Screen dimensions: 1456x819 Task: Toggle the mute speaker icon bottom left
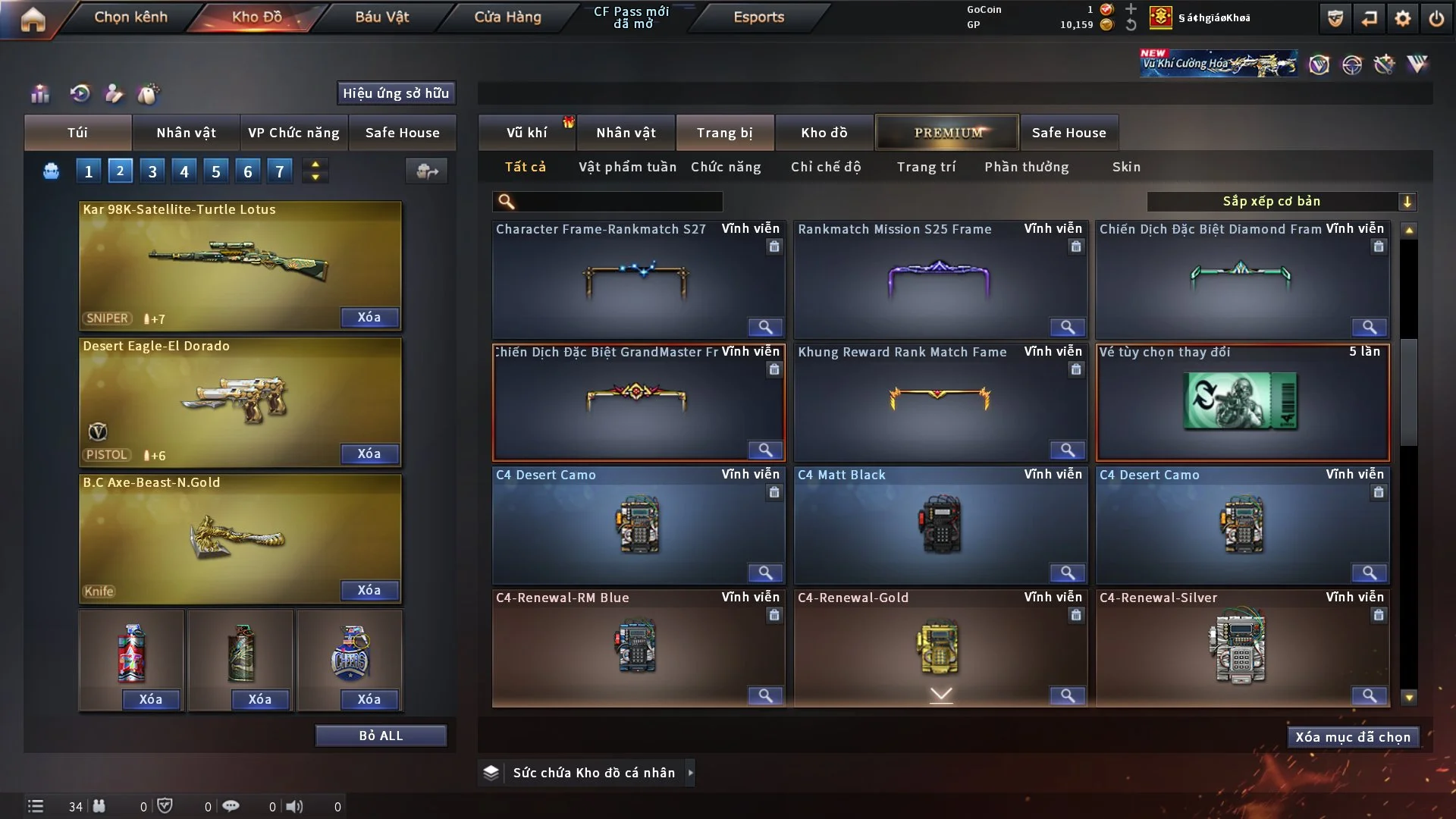point(295,806)
